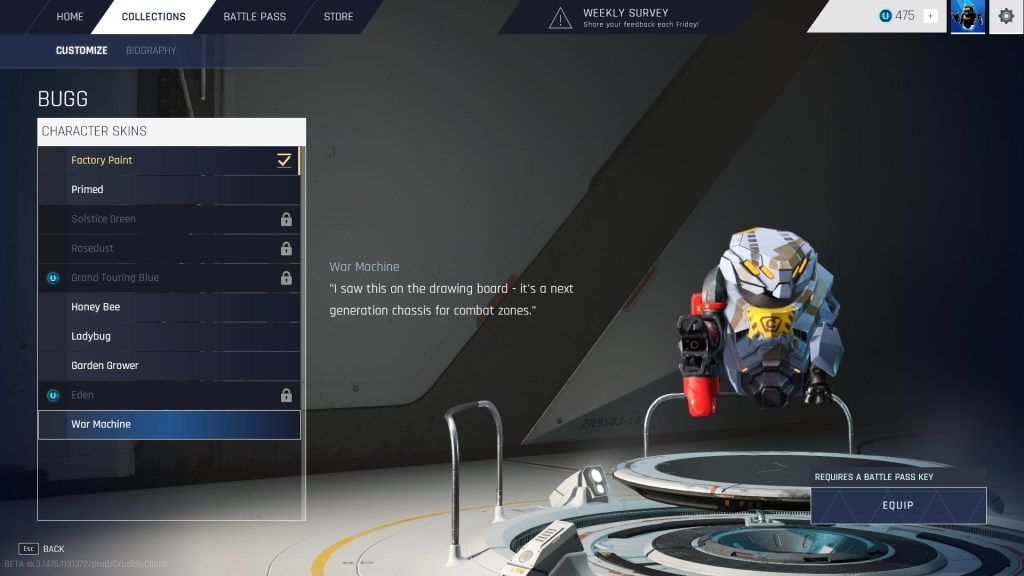The image size is (1024, 576).
Task: Select the Customize sub-tab
Action: [81, 50]
